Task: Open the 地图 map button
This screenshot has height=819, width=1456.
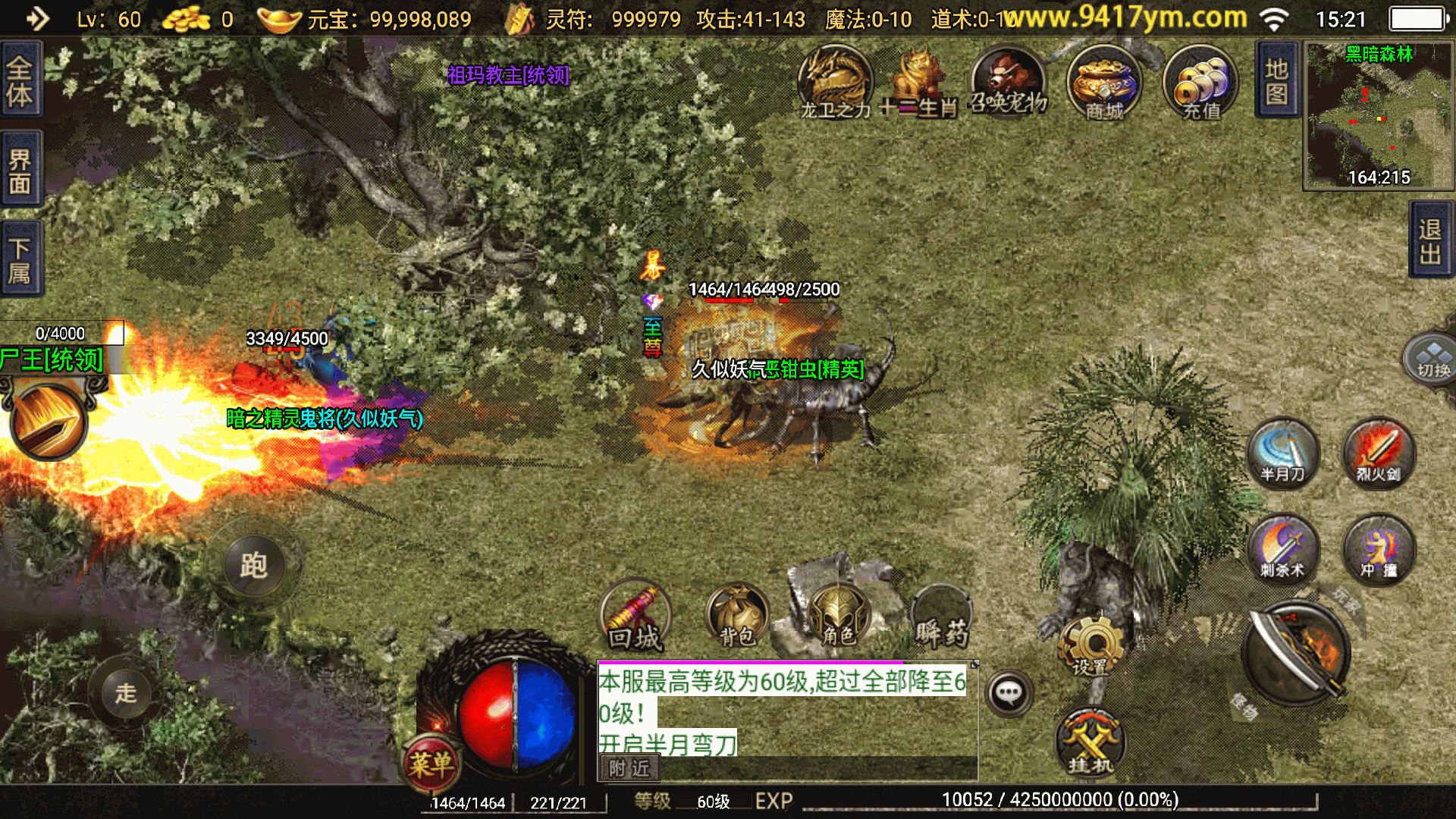Action: pyautogui.click(x=1277, y=80)
